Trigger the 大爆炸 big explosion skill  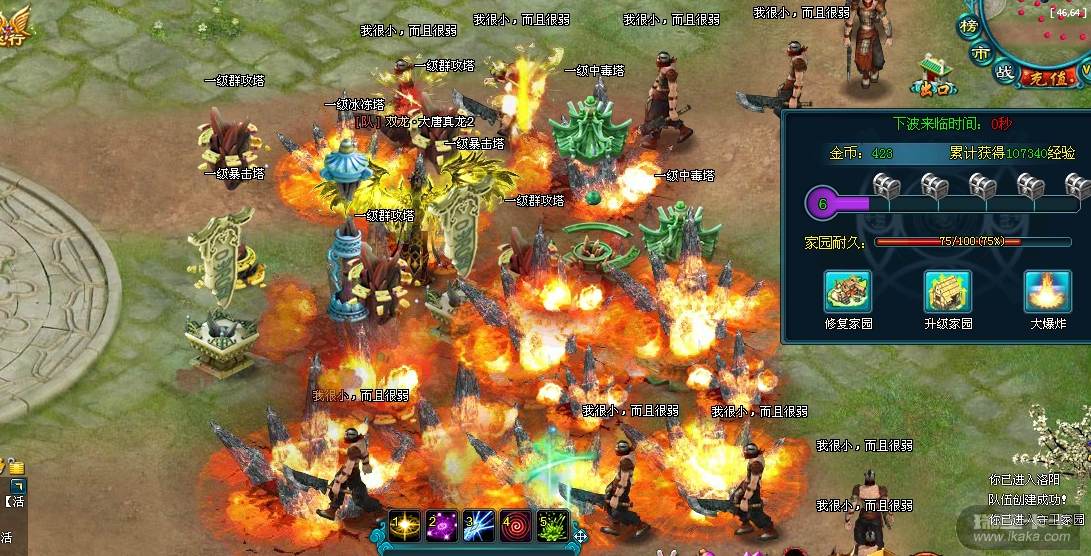pyautogui.click(x=1047, y=292)
